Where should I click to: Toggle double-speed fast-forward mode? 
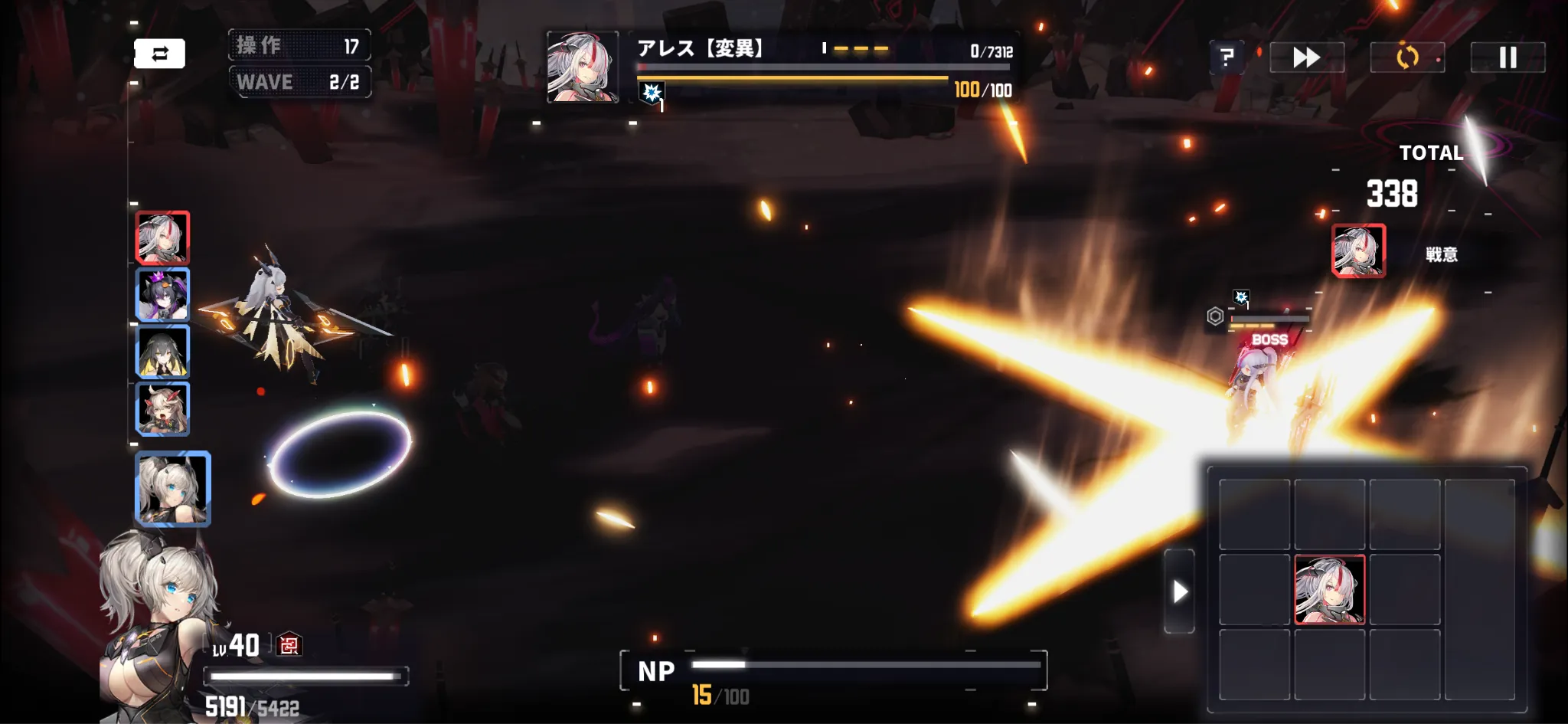(1306, 57)
